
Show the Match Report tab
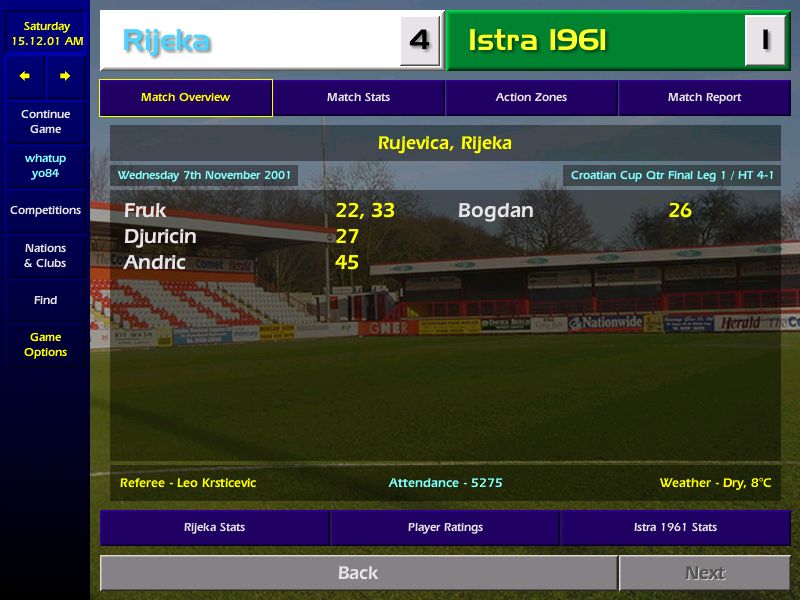point(704,98)
